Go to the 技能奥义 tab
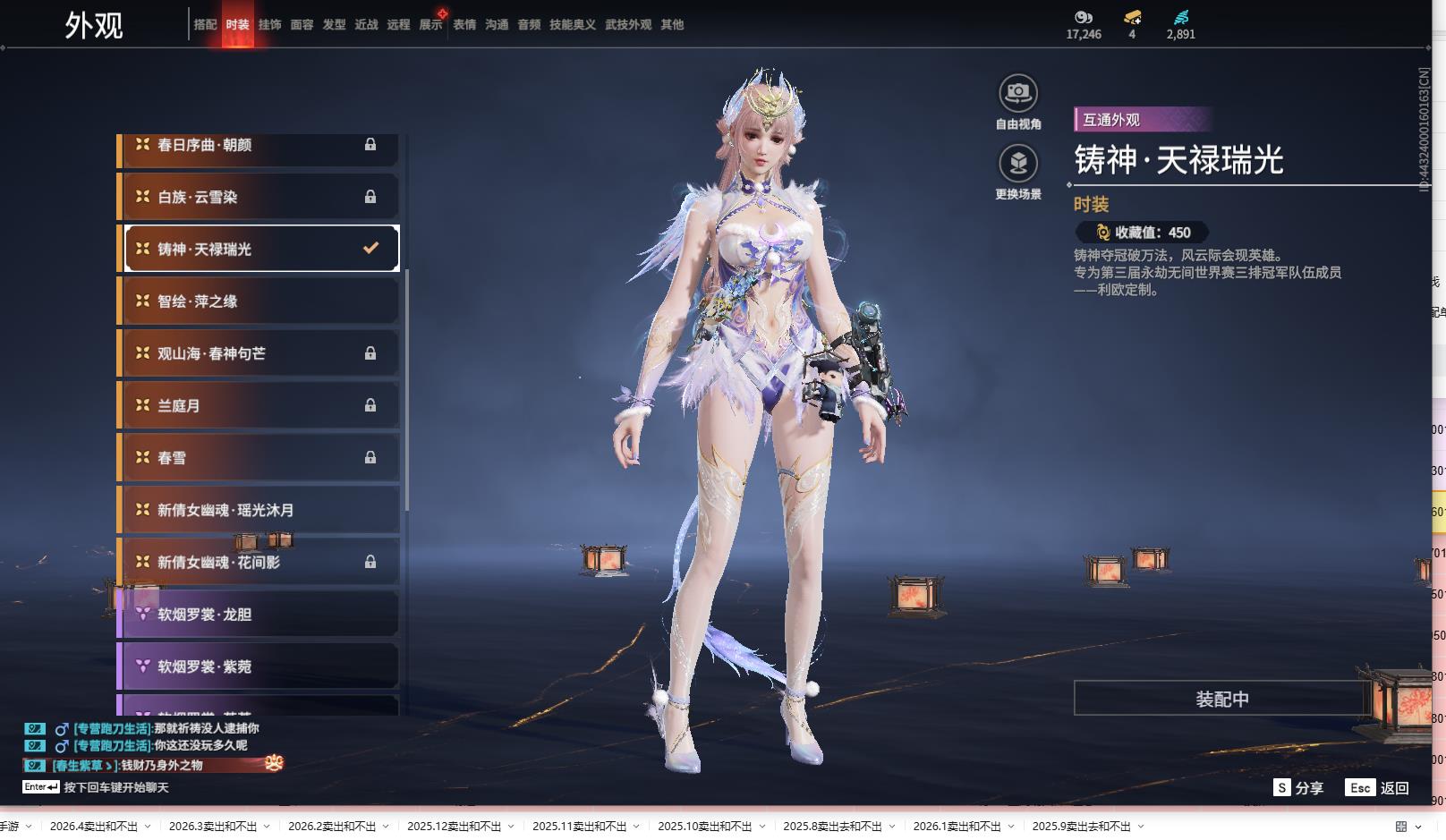Screen dimensions: 1446x840 point(572,25)
